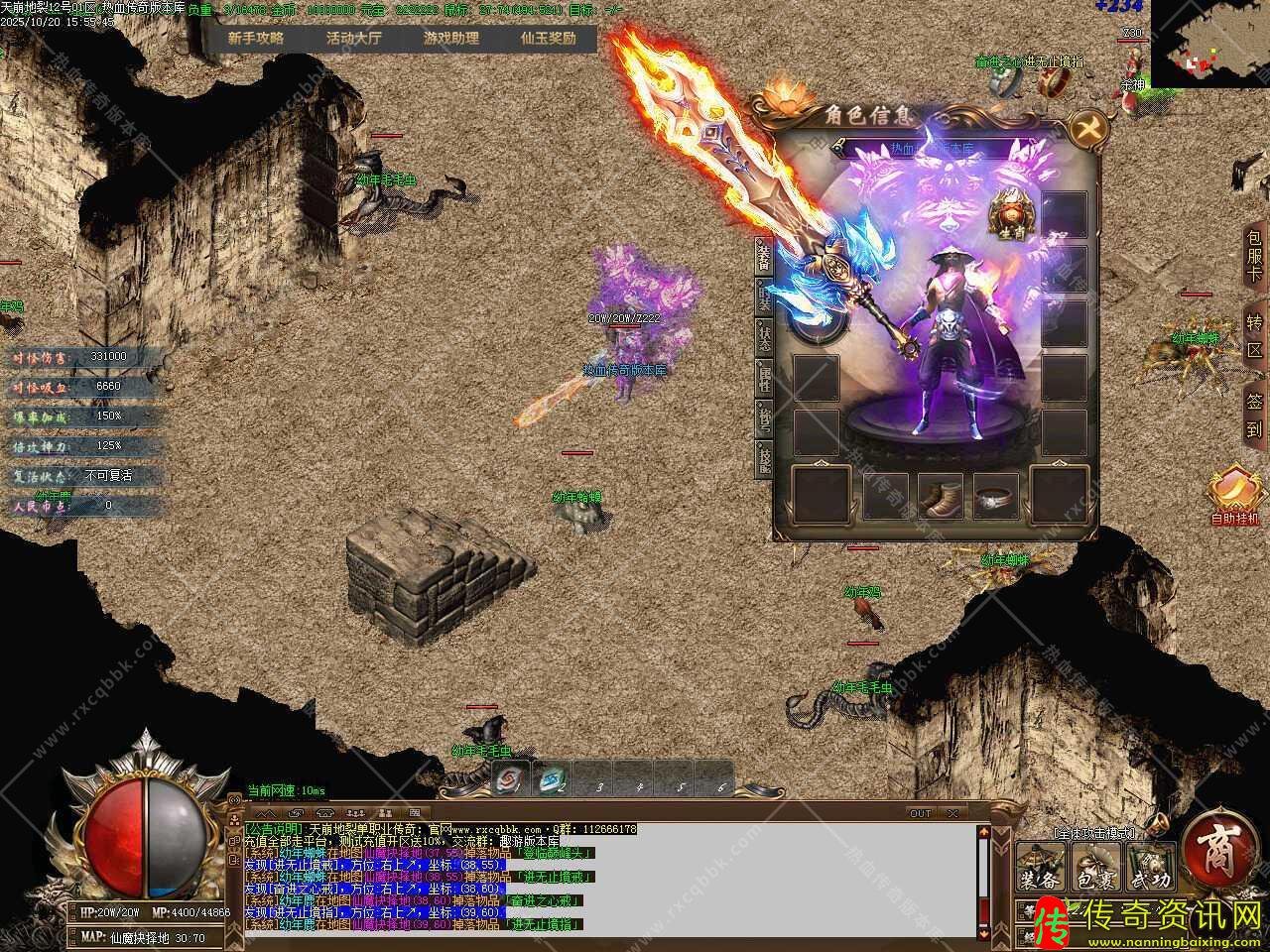Viewport: 1270px width, 952px height.
Task: Close the 角色信息 character info panel
Action: (x=1088, y=129)
